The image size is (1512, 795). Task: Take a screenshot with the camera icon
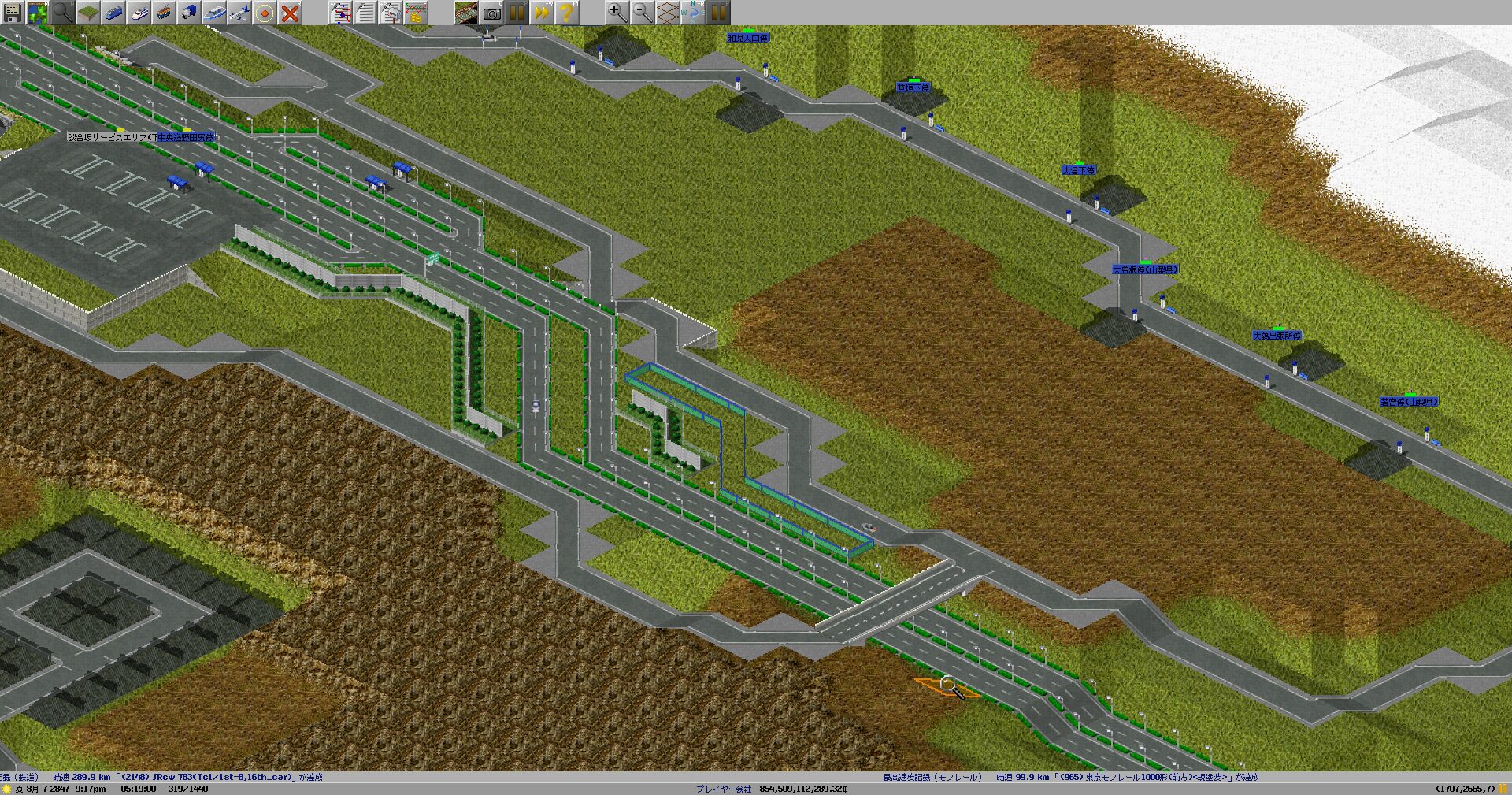[x=491, y=13]
